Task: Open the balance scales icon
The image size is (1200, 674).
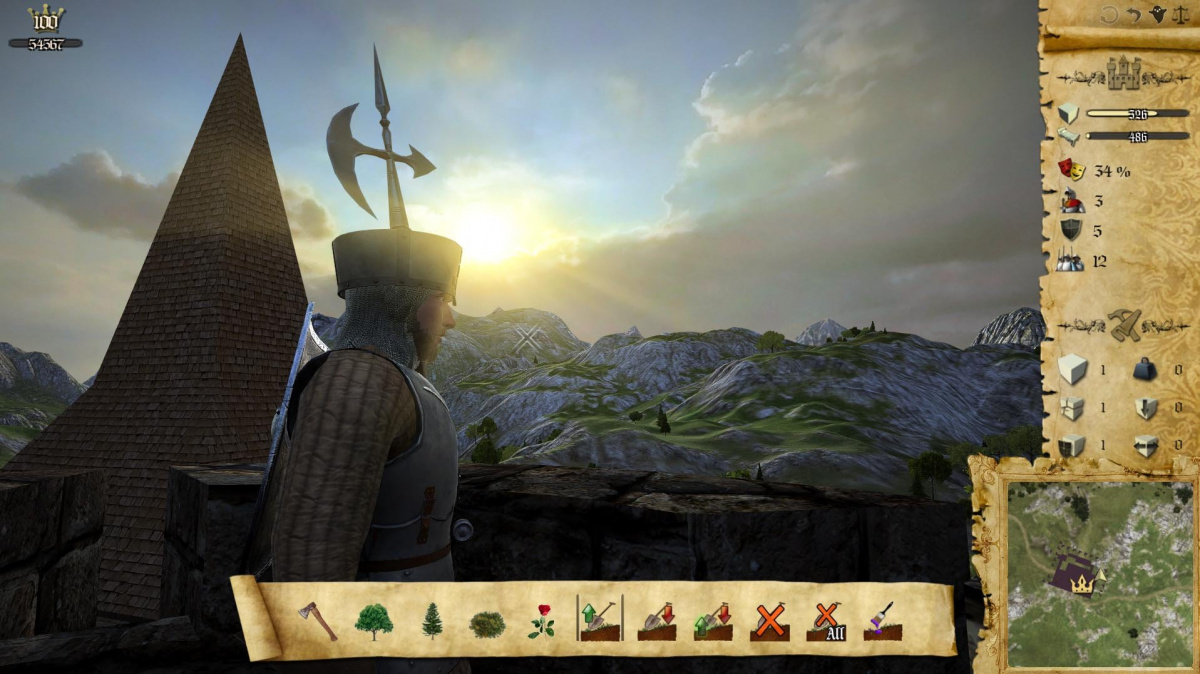Action: (1183, 15)
